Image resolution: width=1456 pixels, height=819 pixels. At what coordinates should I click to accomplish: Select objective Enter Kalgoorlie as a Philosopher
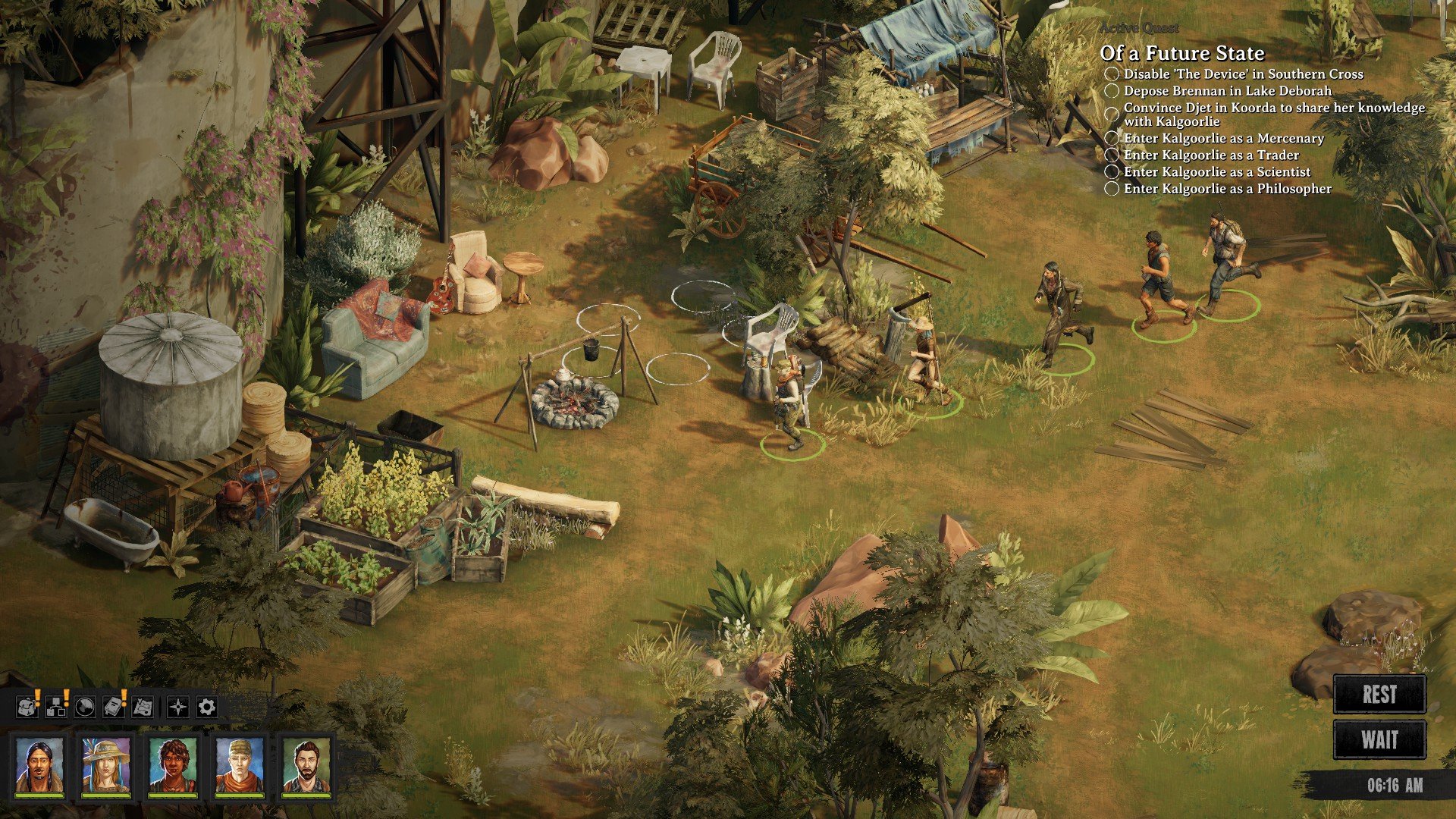[x=1227, y=189]
